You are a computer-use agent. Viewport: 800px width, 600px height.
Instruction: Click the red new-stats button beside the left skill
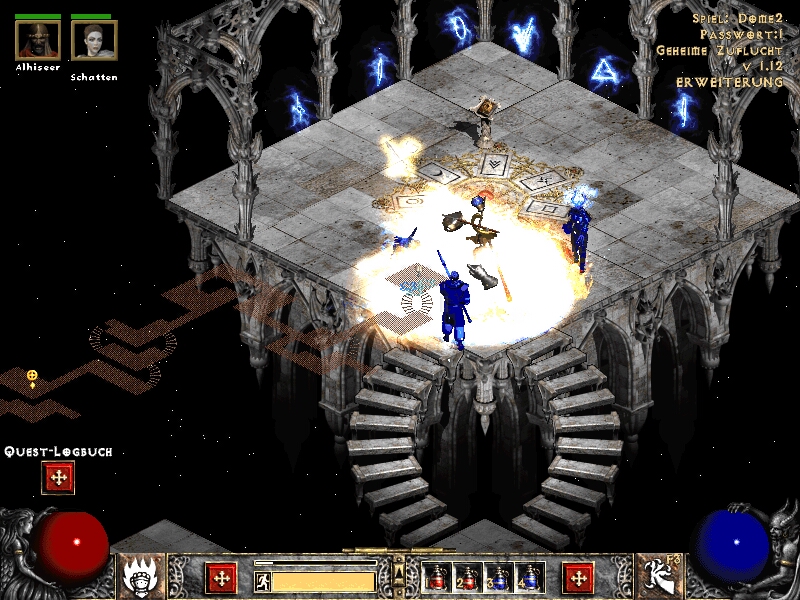[x=221, y=577]
